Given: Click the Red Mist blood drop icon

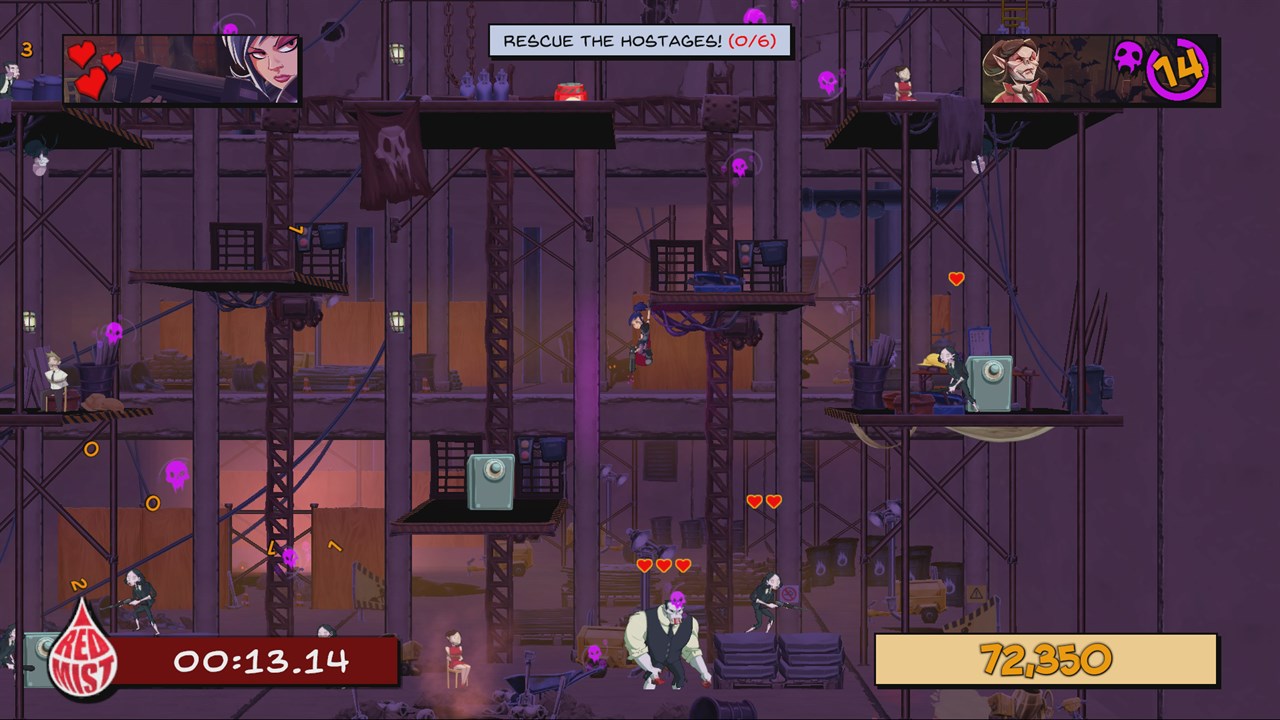Looking at the screenshot, I should [x=83, y=653].
